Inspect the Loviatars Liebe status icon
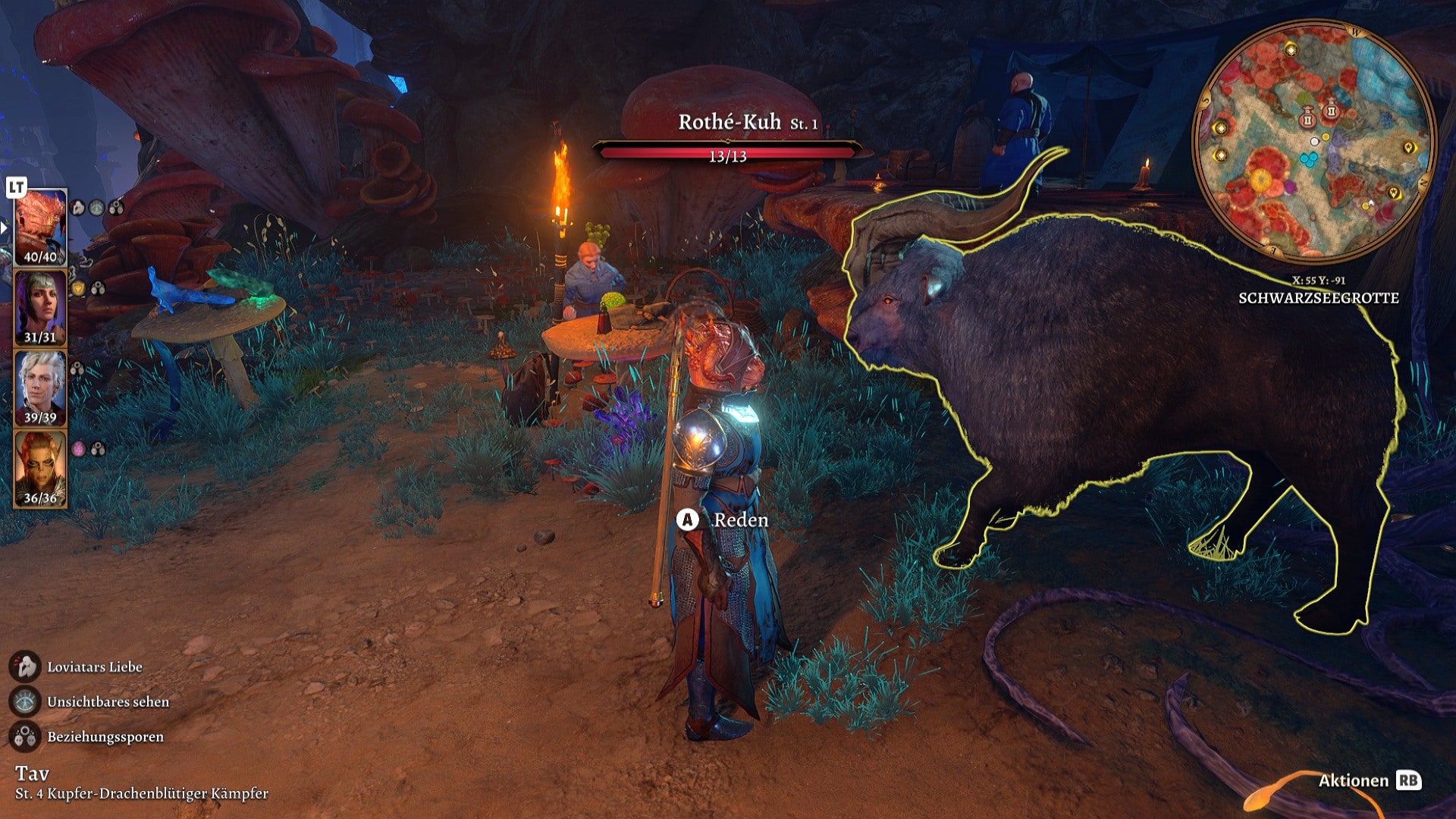The width and height of the screenshot is (1456, 819). point(25,667)
